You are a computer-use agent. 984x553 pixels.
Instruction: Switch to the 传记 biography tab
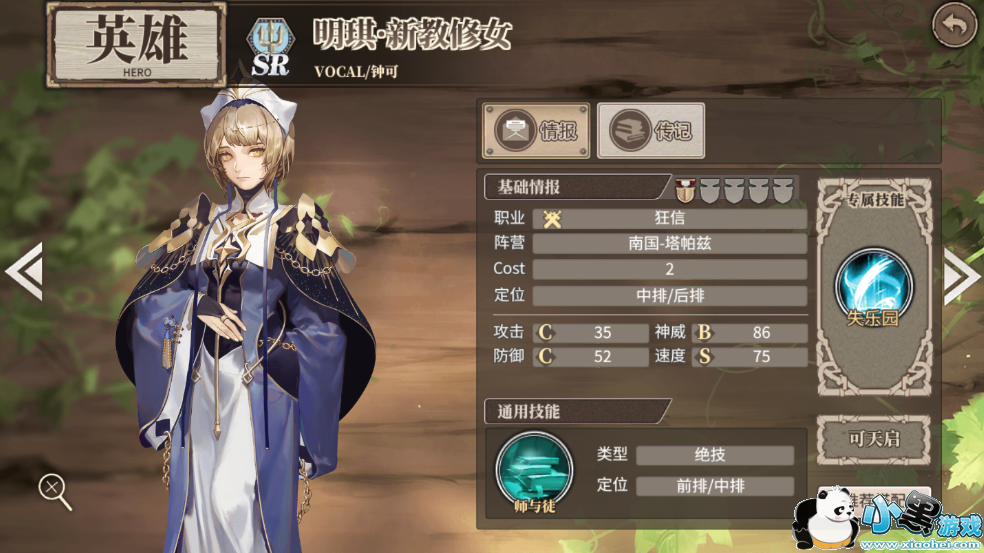(651, 131)
